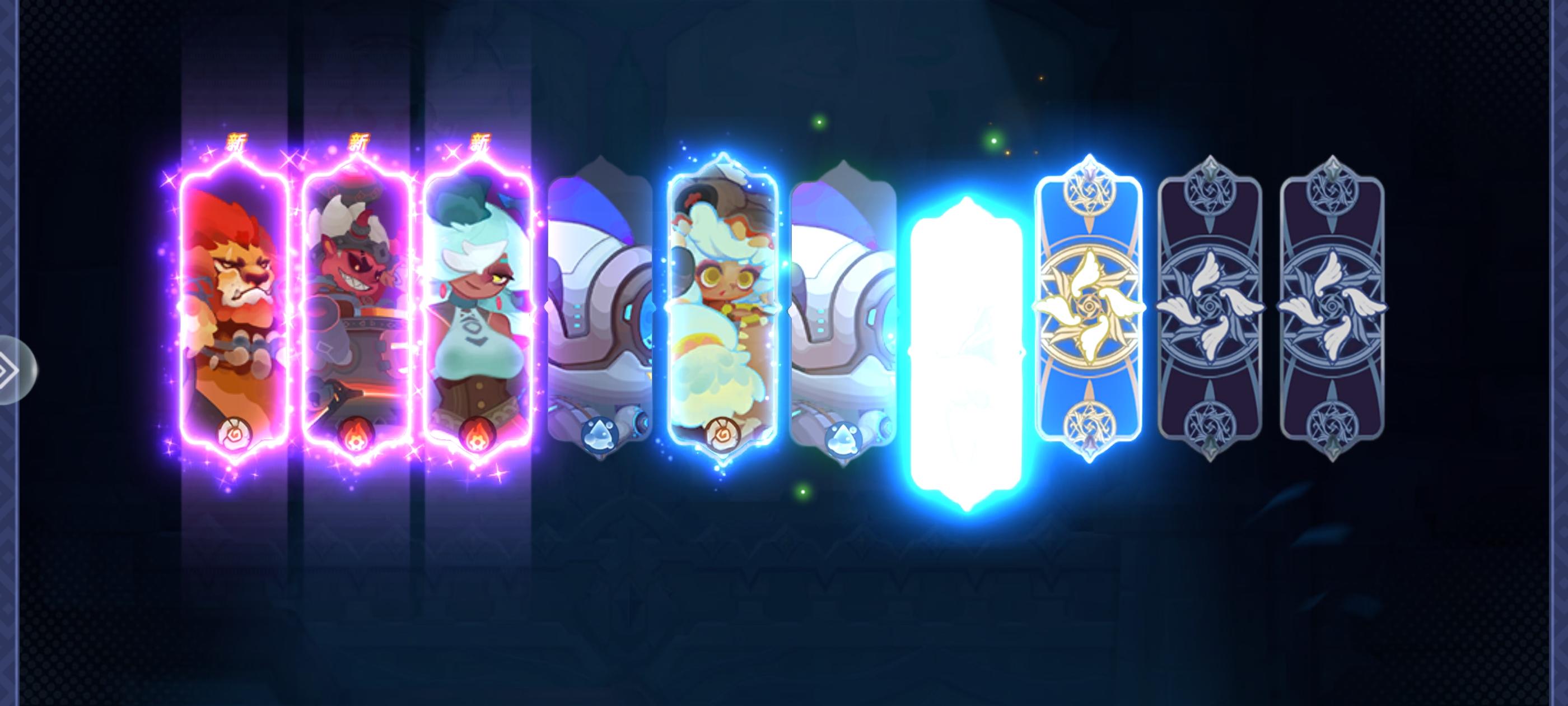The height and width of the screenshot is (706, 1568).
Task: Tap the 新 badge above the lion hero
Action: (x=237, y=141)
